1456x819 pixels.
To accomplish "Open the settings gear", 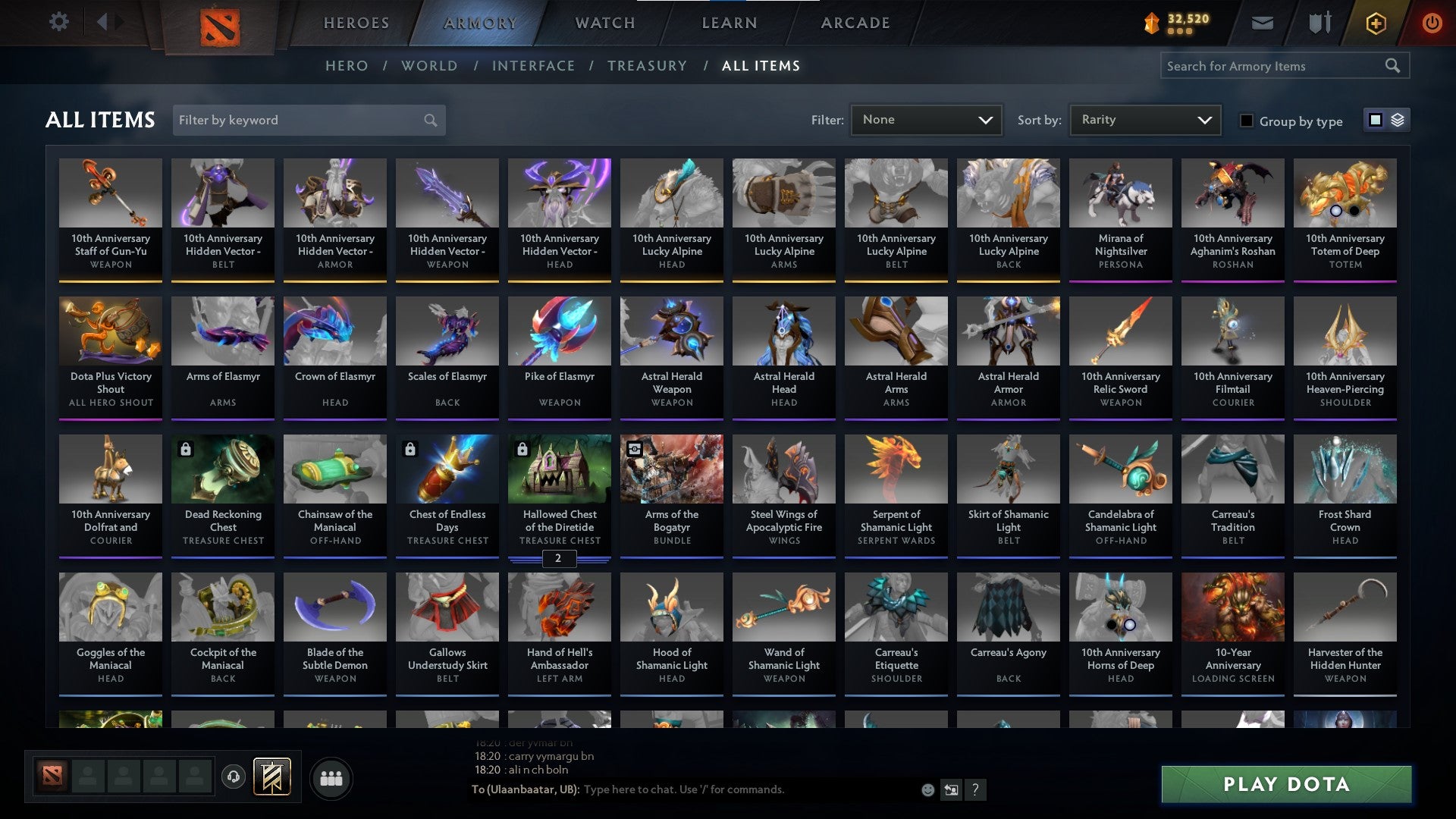I will point(58,21).
